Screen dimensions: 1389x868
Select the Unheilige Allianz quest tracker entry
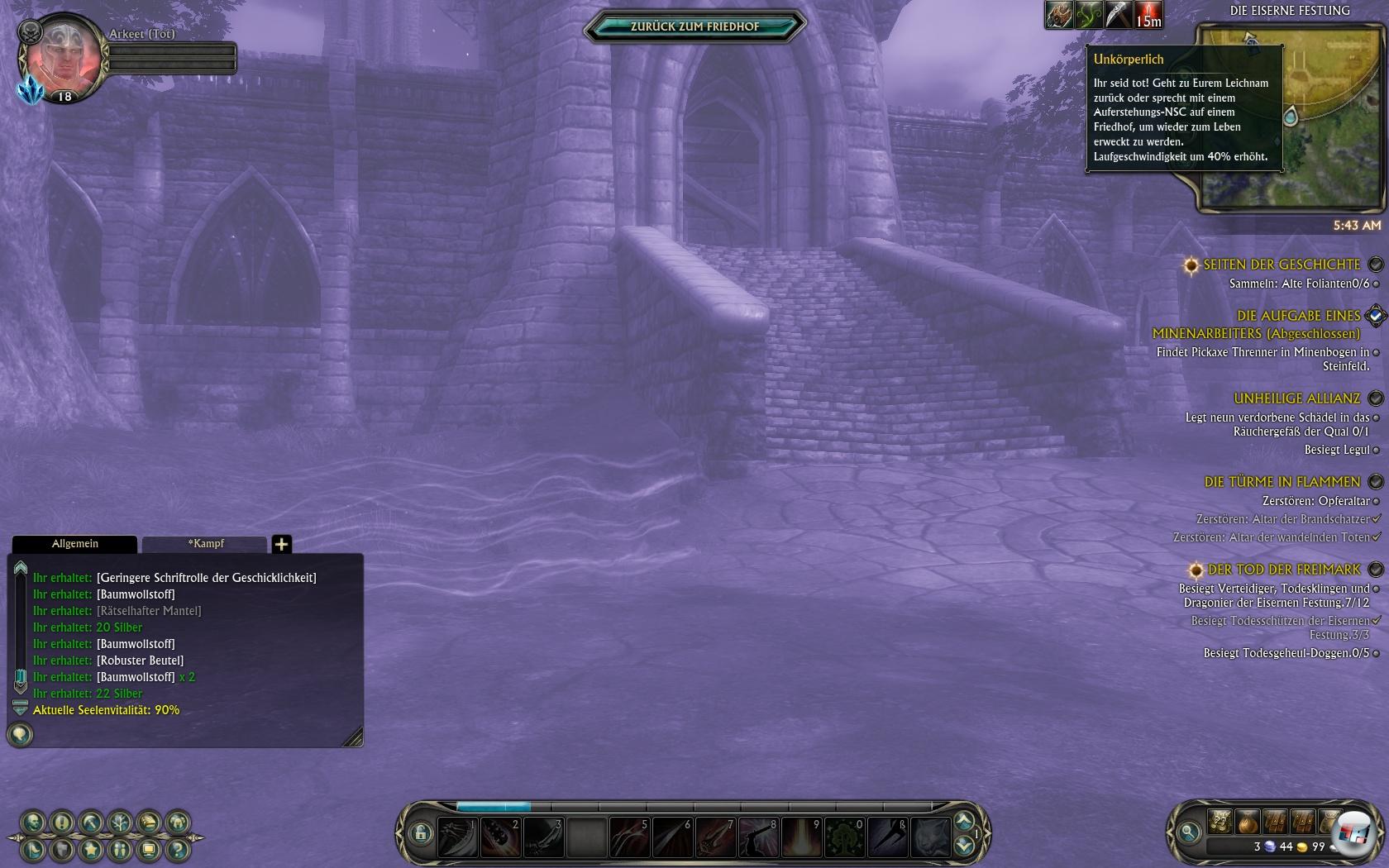(1296, 398)
